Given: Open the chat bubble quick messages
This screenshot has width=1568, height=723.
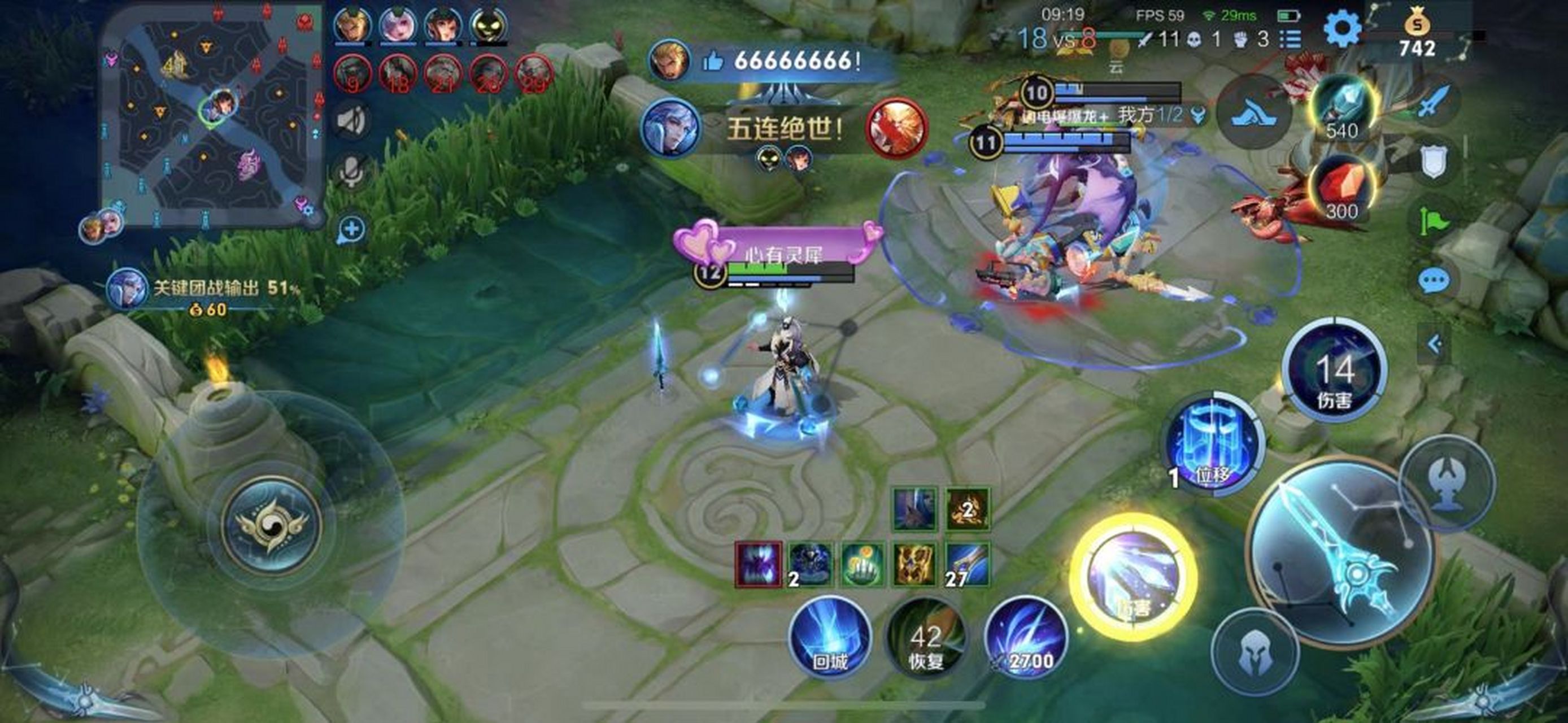Looking at the screenshot, I should point(1434,281).
